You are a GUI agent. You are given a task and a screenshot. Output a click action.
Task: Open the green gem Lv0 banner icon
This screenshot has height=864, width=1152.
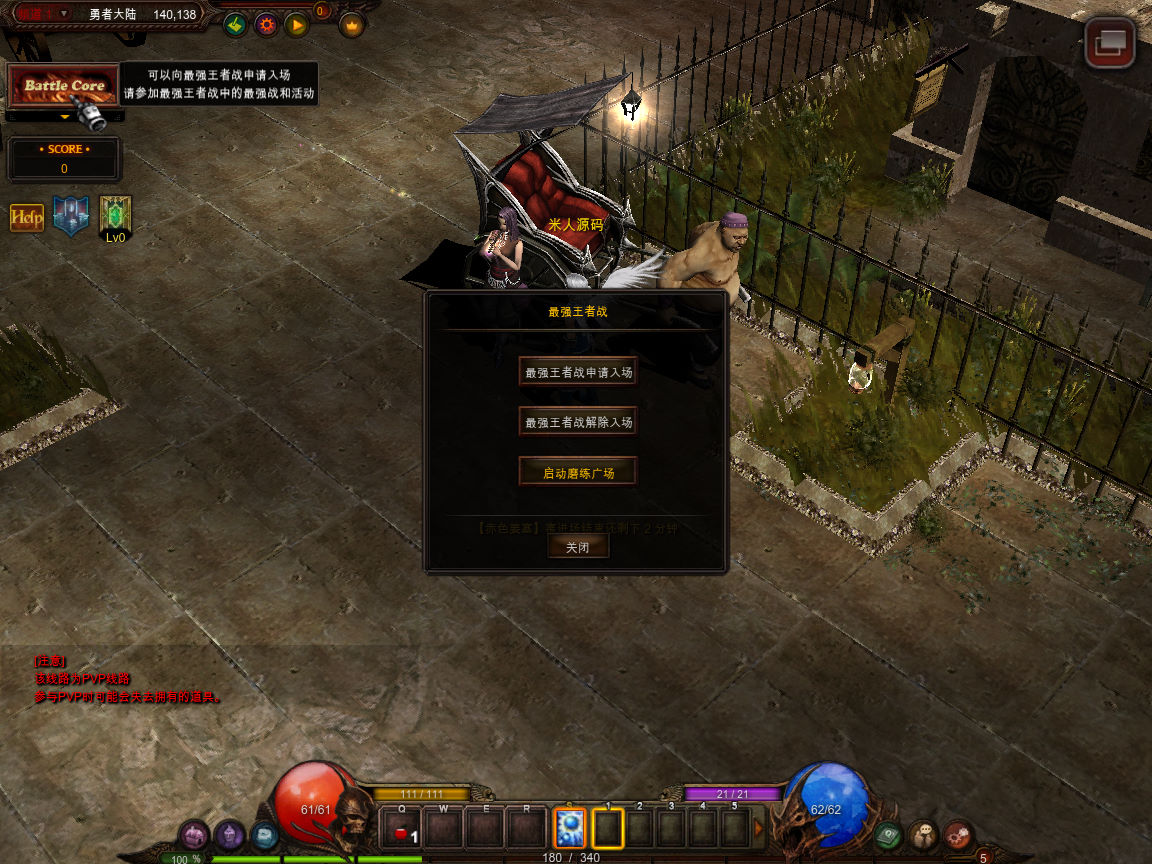[x=116, y=216]
